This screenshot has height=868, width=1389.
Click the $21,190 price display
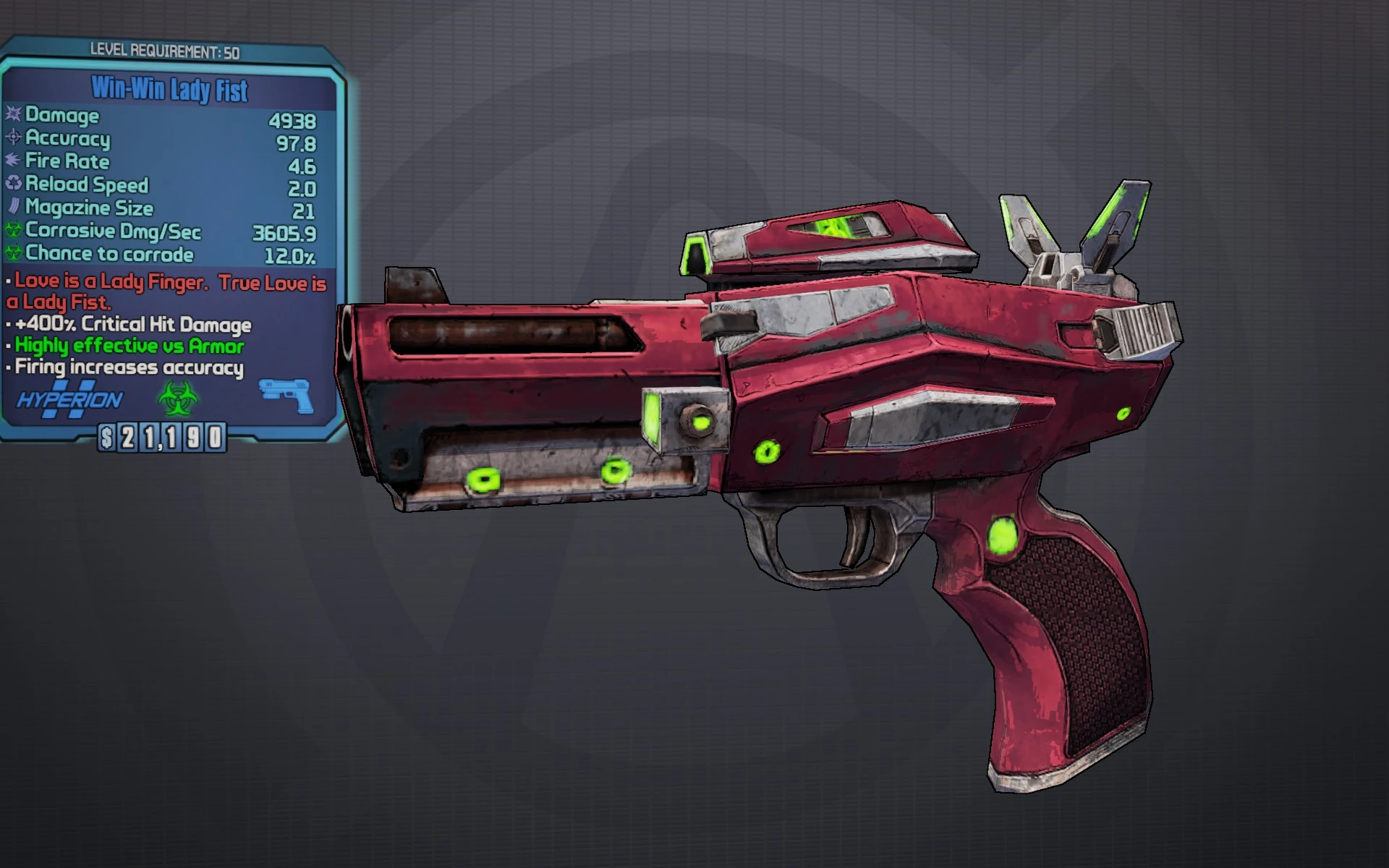coord(161,438)
